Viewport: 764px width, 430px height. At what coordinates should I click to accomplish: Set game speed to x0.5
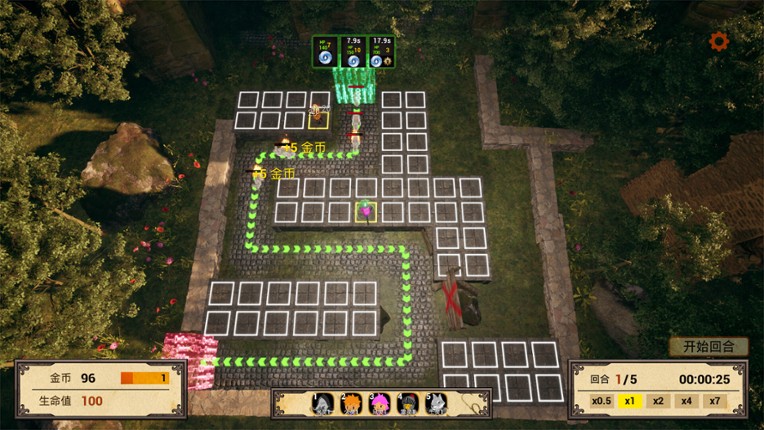point(600,401)
